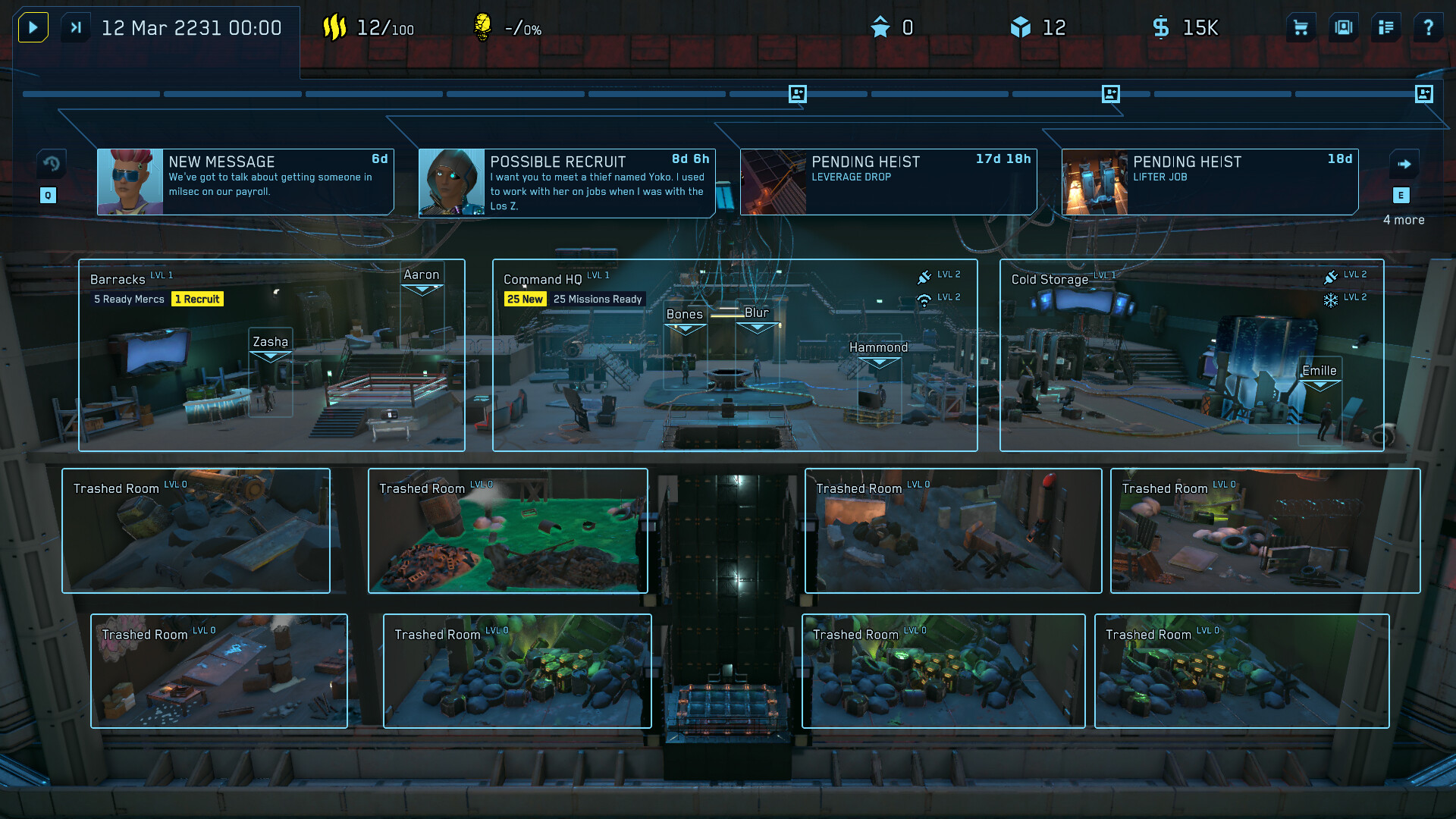Click the snowflake LVL 2 icon on Cold Storage
This screenshot has width=1456, height=819.
[1331, 297]
